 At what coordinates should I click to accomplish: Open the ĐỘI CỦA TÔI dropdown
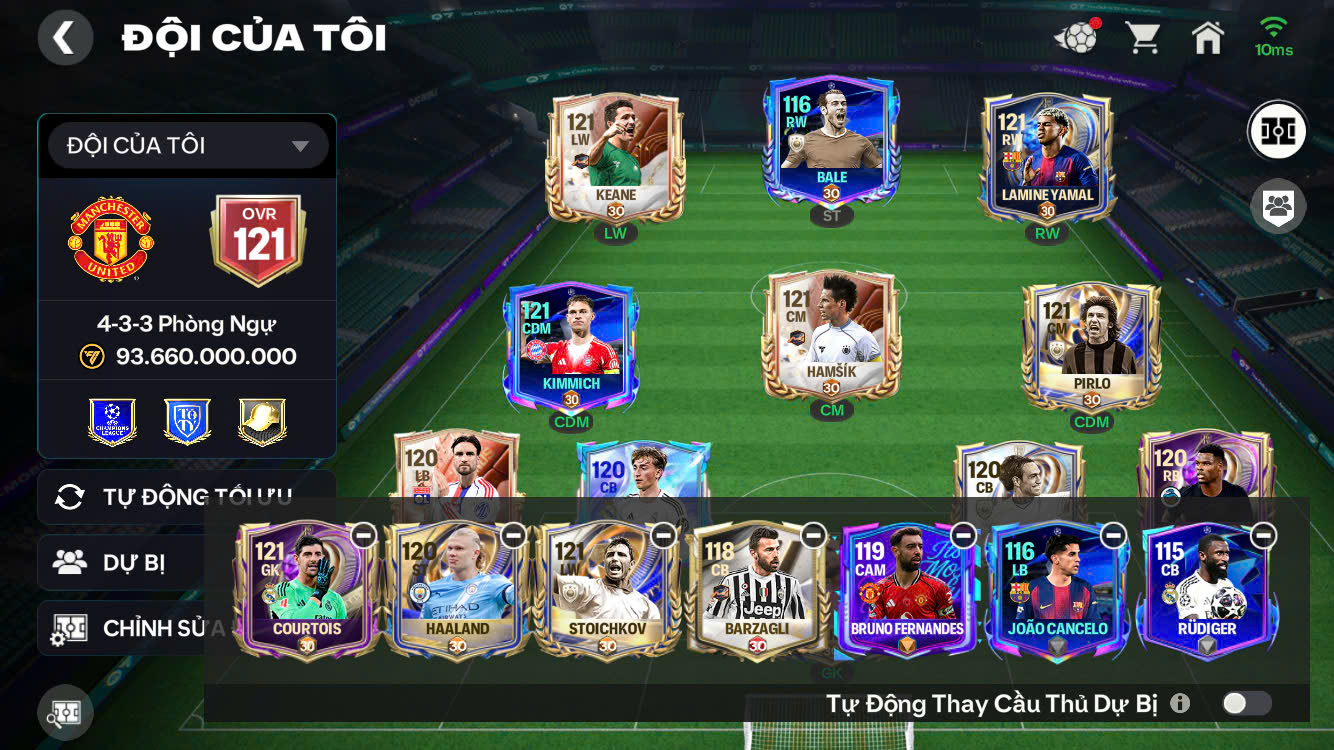[x=188, y=146]
